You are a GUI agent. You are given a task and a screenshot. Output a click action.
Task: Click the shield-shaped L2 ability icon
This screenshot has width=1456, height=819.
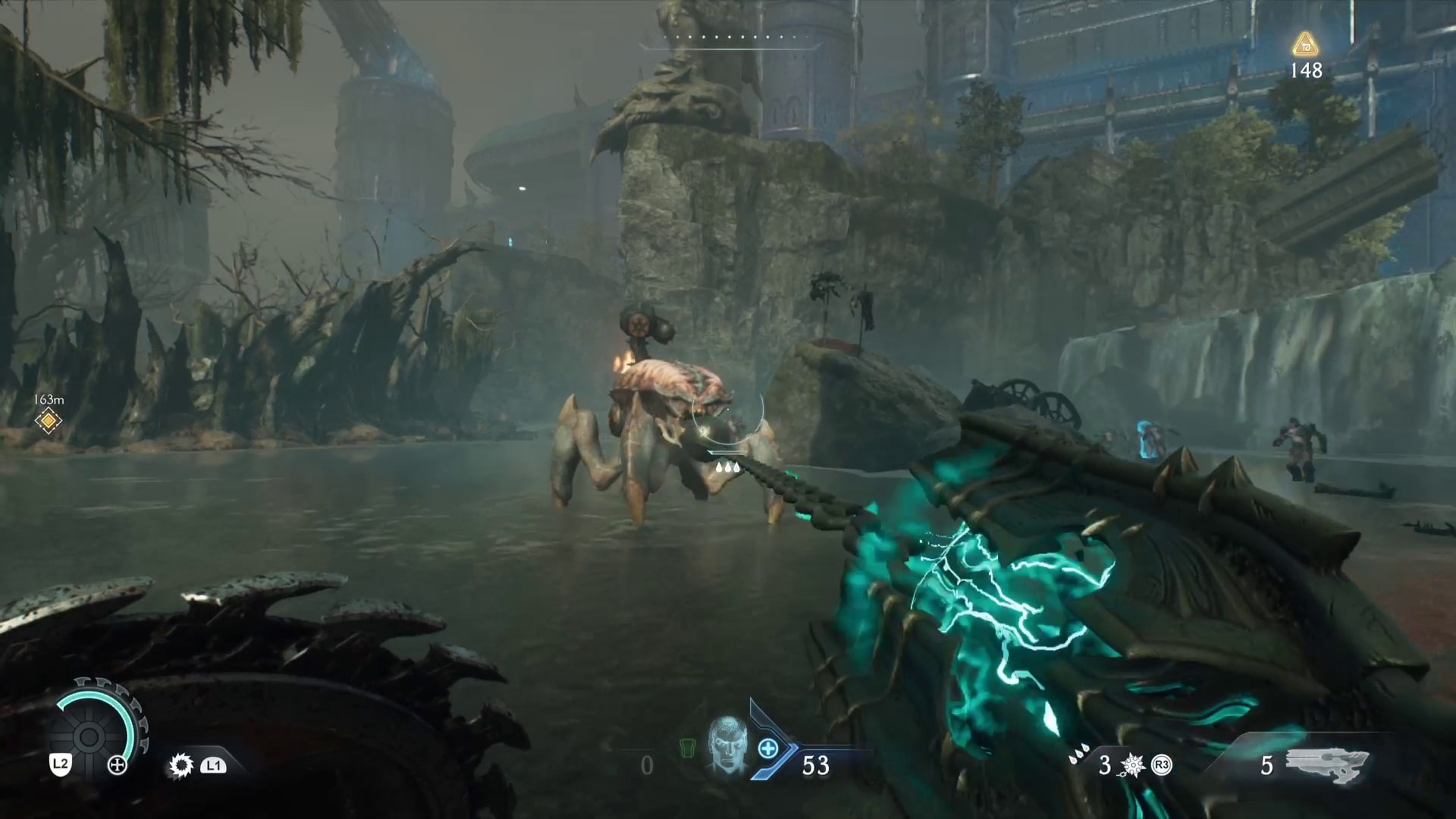pyautogui.click(x=61, y=765)
